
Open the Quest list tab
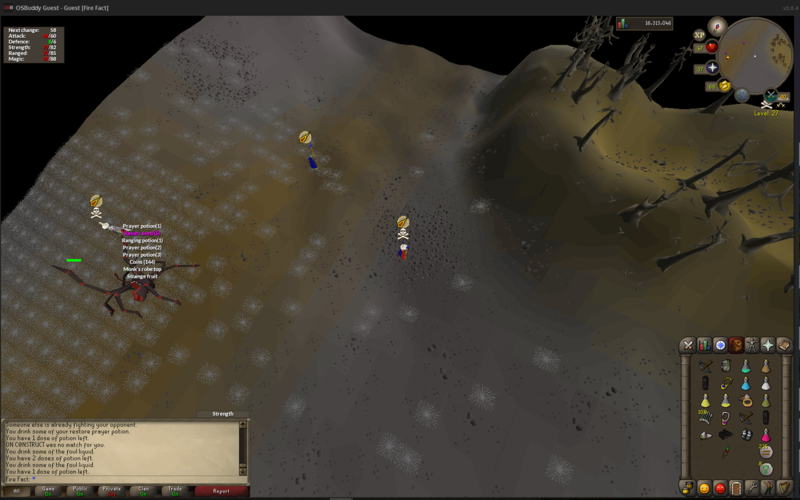tap(720, 345)
